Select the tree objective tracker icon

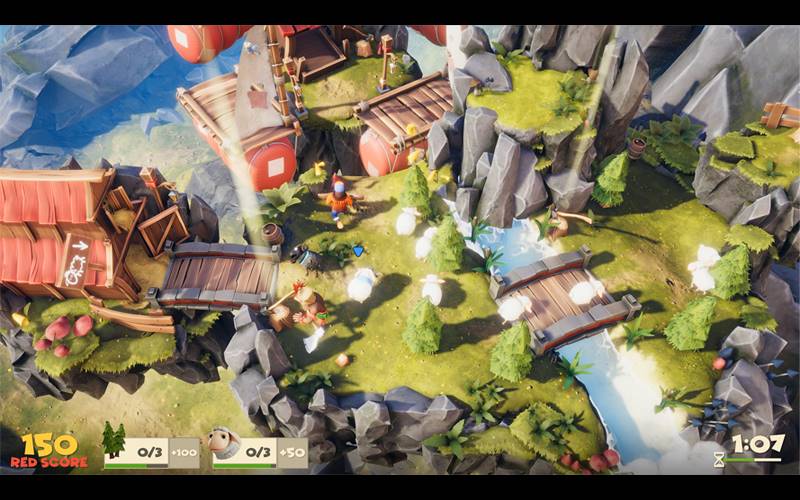[114, 441]
